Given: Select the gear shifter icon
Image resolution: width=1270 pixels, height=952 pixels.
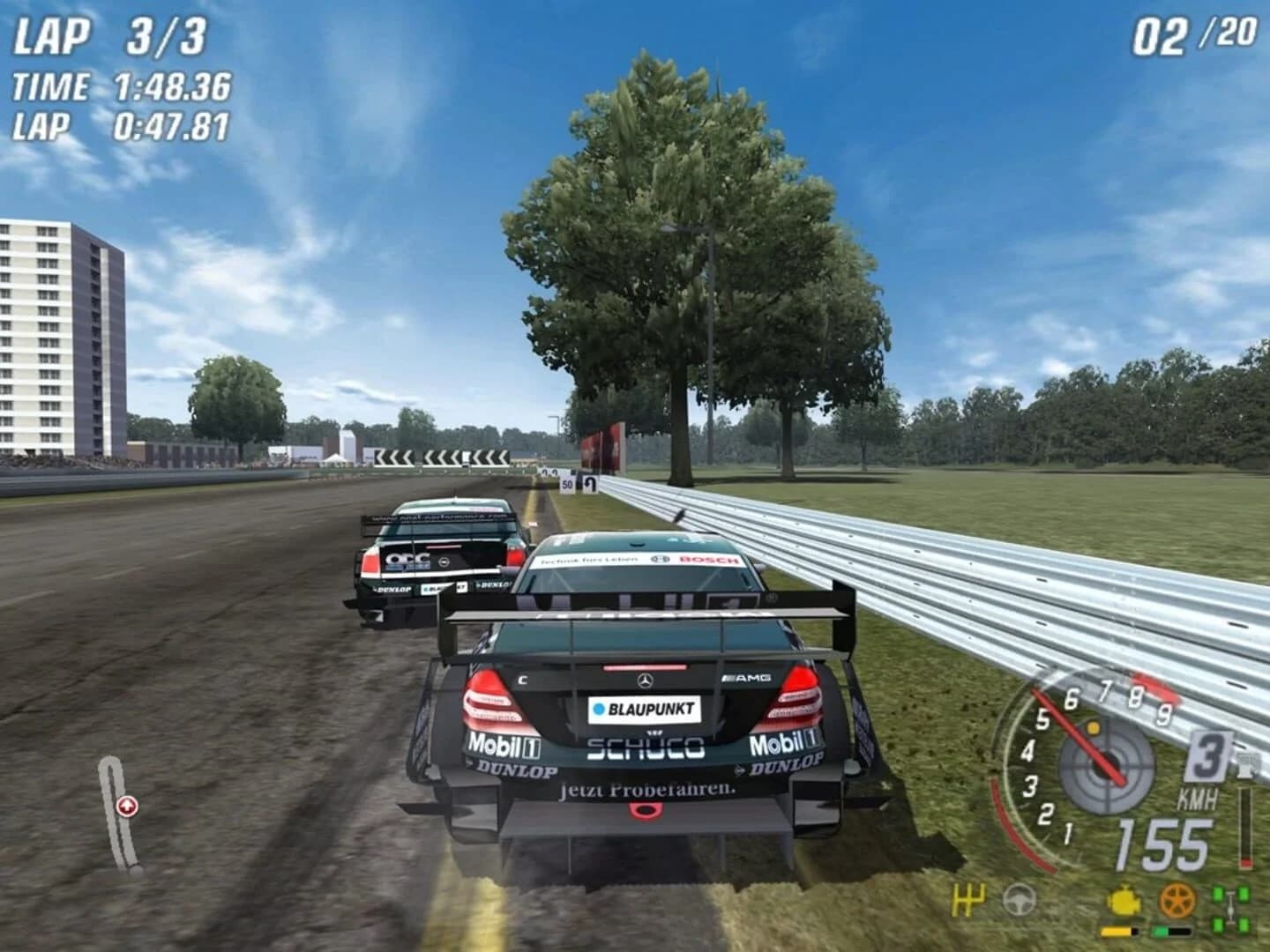Looking at the screenshot, I should tap(968, 899).
